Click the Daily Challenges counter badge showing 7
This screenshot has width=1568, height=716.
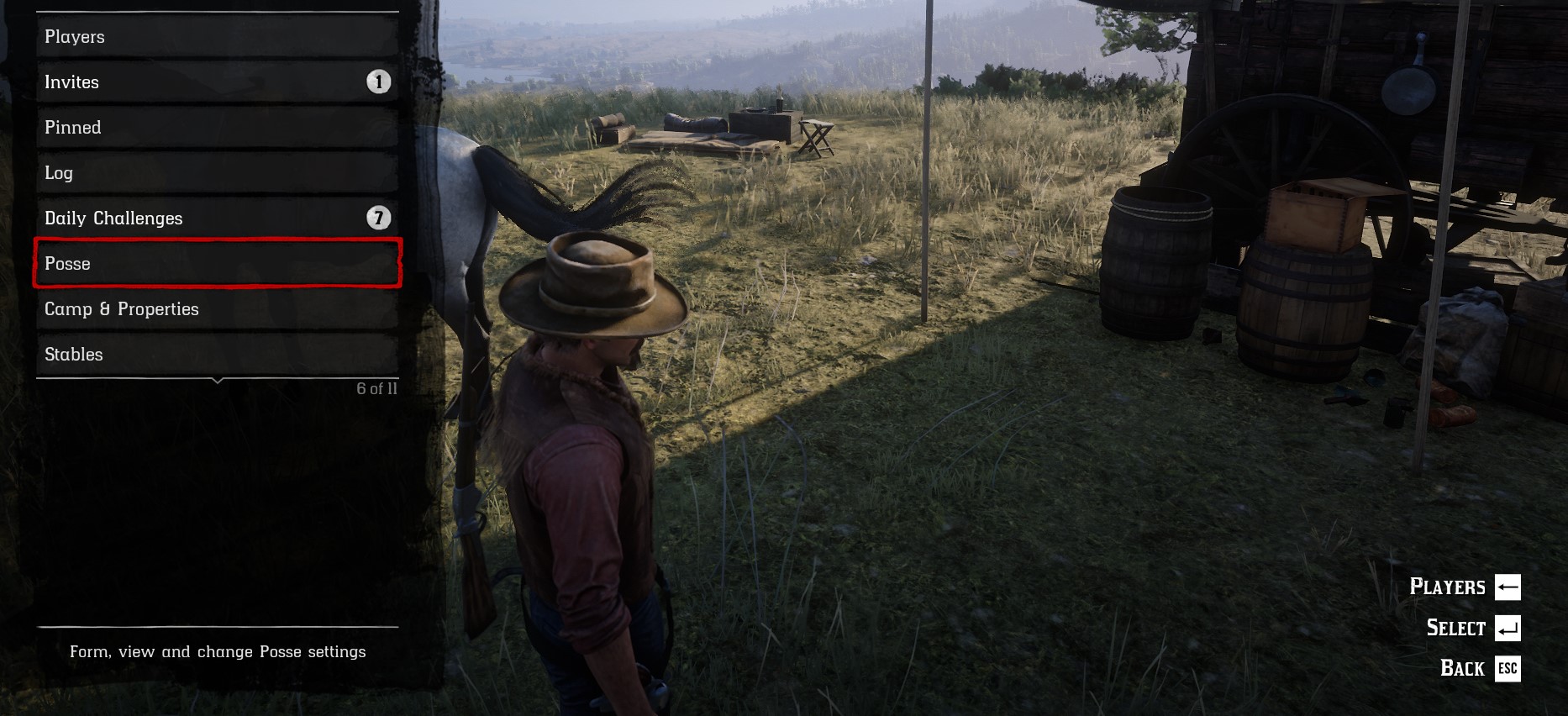380,216
